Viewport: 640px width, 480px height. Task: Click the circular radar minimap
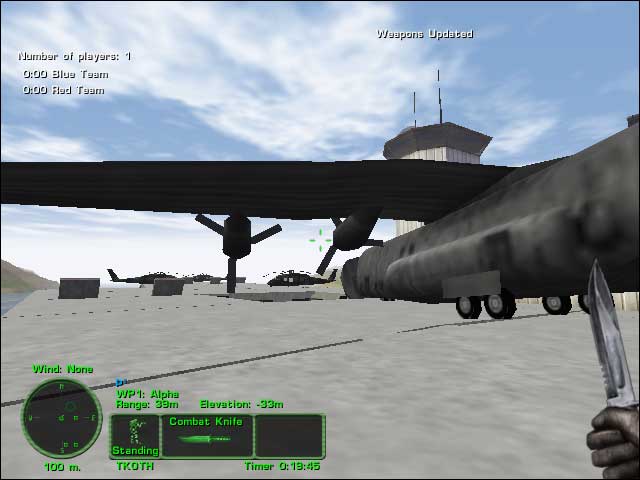62,416
